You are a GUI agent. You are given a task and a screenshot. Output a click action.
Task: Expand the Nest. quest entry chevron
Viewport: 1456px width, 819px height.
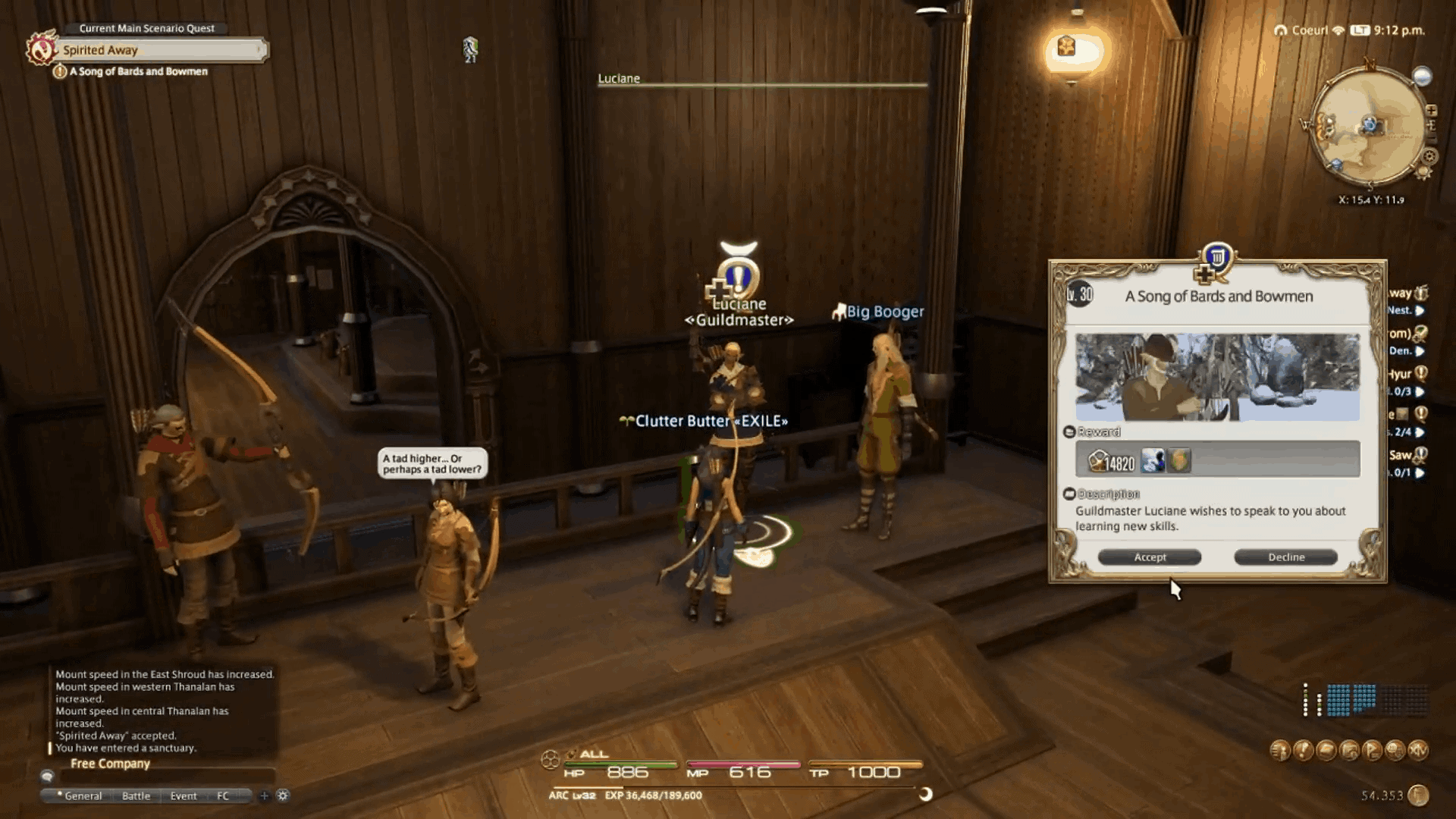[x=1418, y=310]
